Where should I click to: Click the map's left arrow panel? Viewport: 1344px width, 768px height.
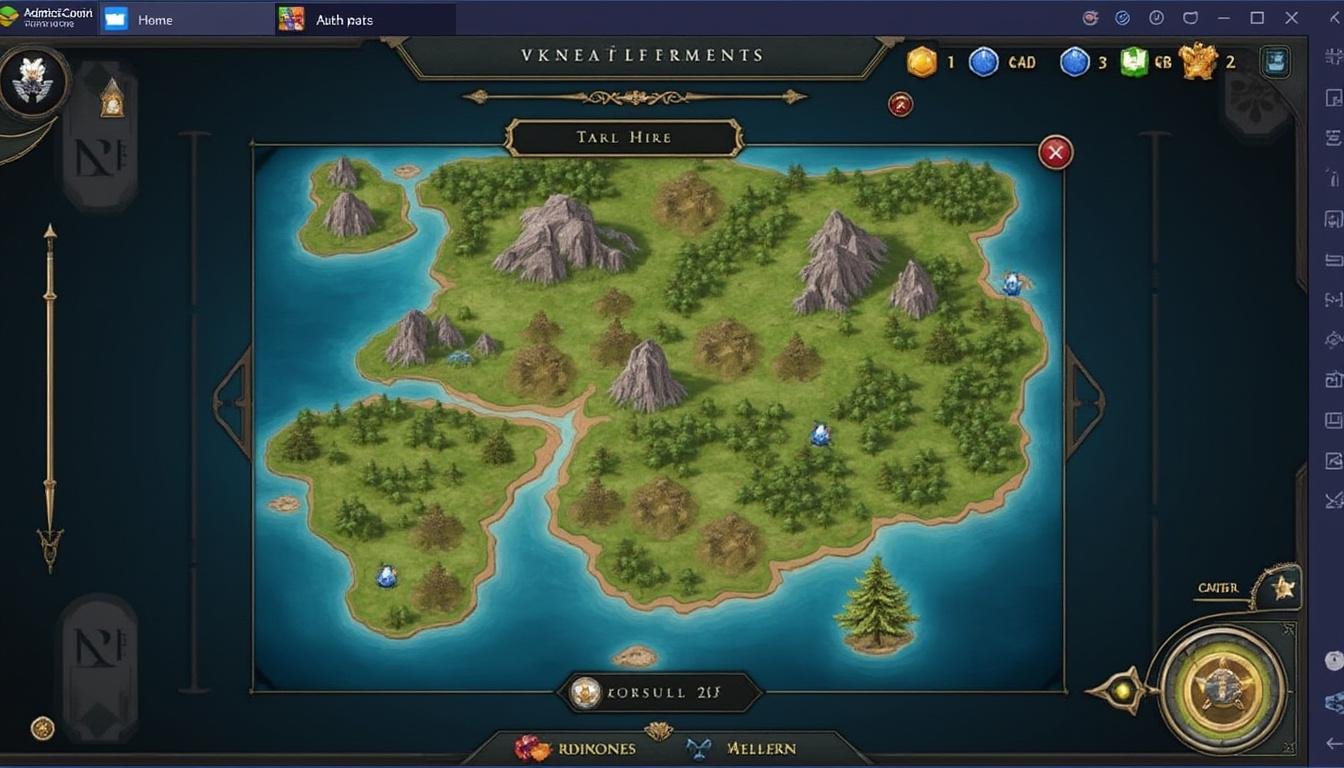pos(233,402)
